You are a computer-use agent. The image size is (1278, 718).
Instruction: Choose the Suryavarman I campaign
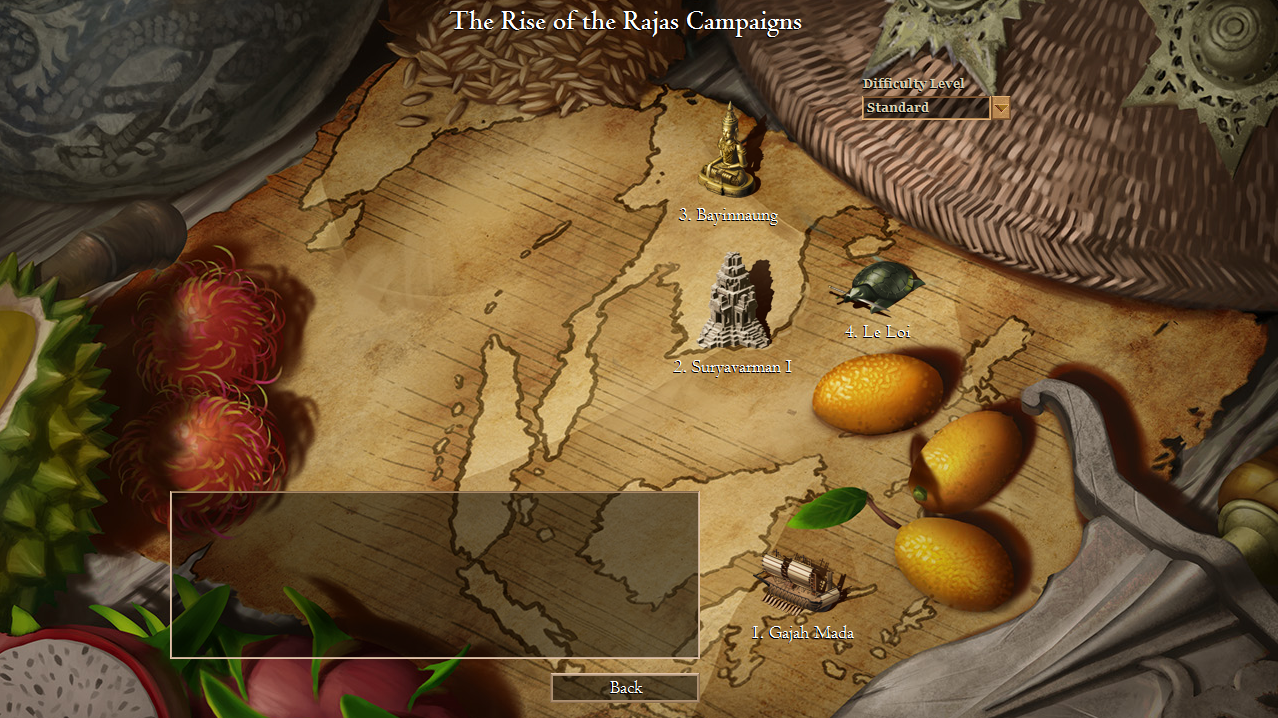pos(733,304)
